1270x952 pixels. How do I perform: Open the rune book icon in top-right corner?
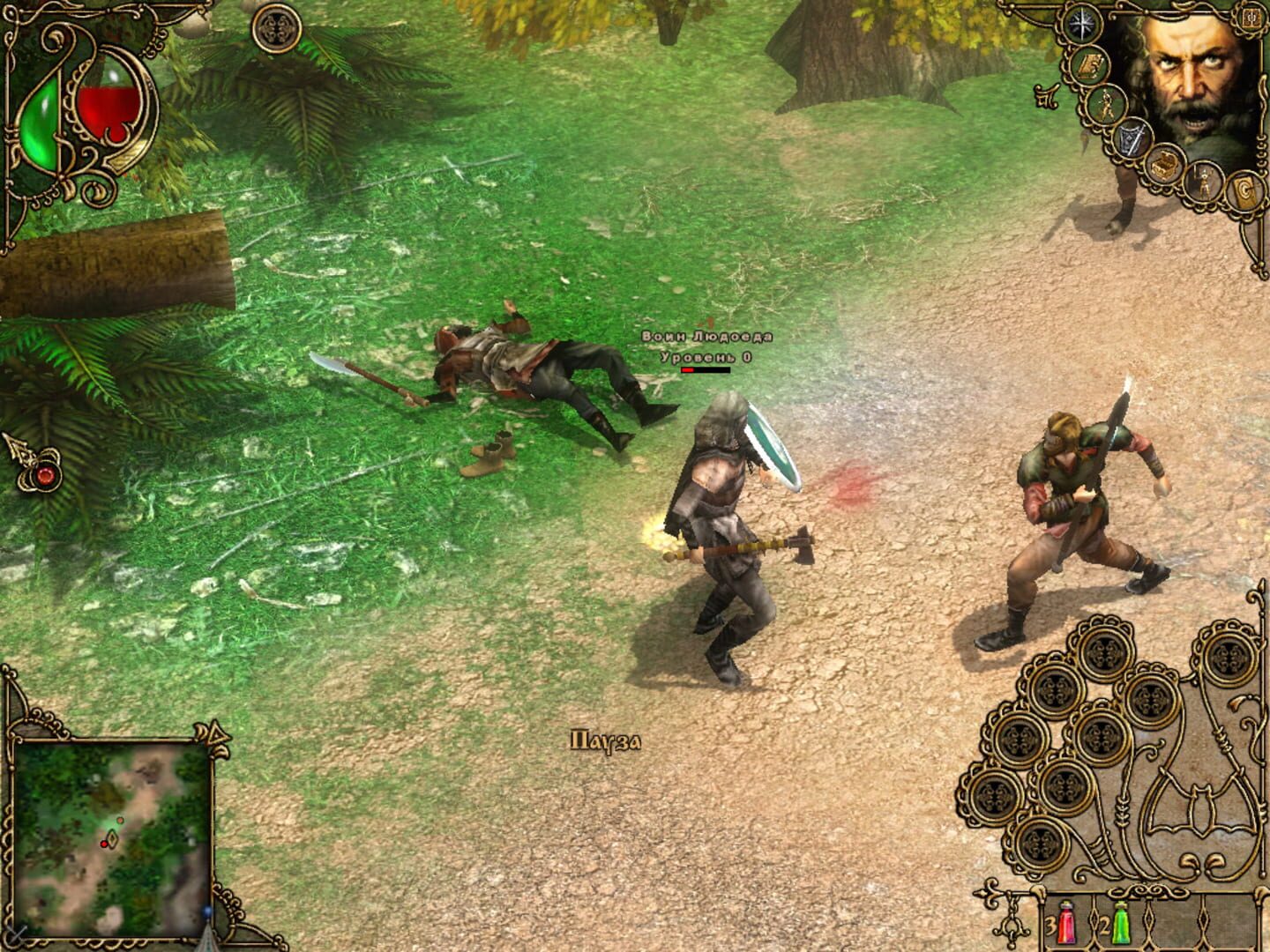(1251, 19)
